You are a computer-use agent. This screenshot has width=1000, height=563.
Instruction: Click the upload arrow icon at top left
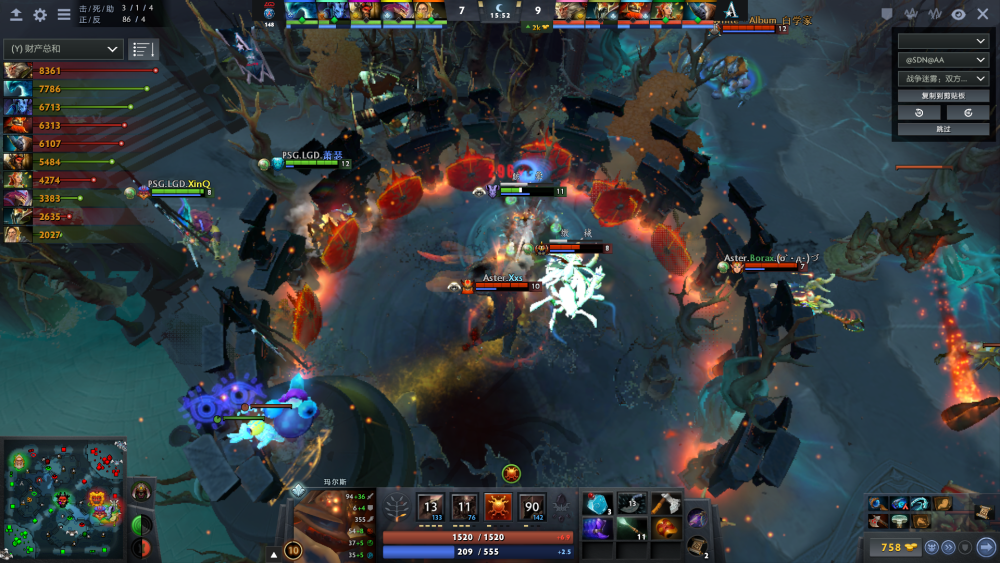16,15
